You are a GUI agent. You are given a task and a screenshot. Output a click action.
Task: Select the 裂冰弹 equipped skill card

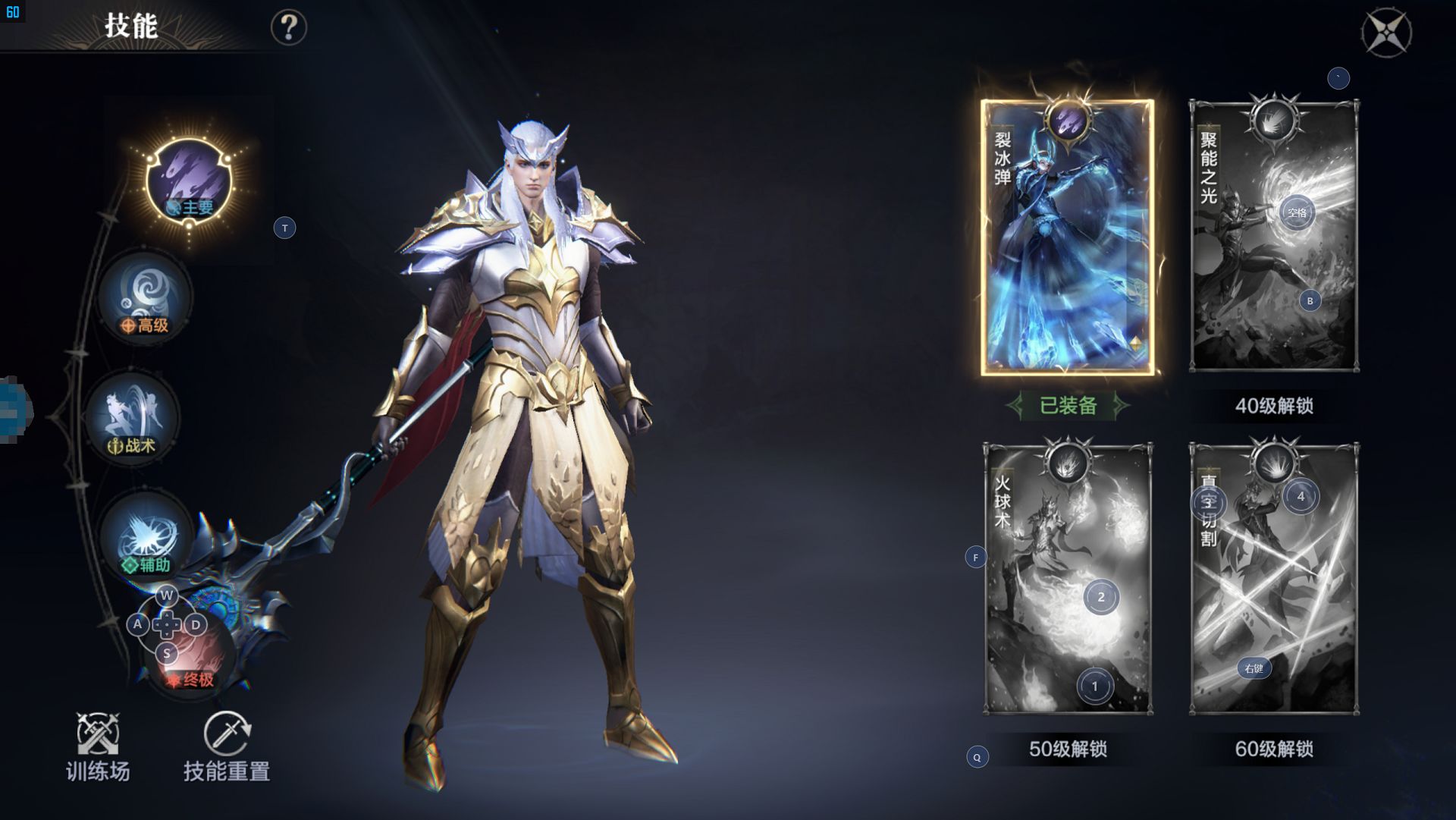(1067, 237)
